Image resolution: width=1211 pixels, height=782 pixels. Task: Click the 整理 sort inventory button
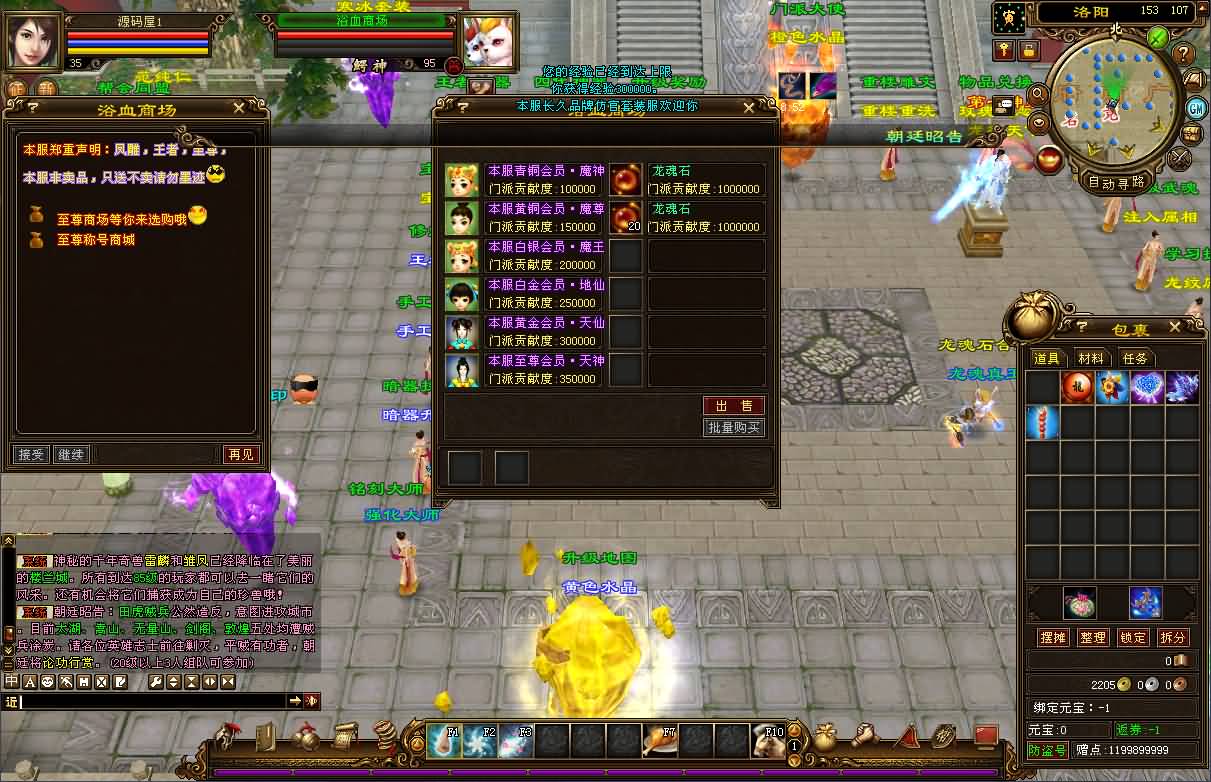point(1093,637)
